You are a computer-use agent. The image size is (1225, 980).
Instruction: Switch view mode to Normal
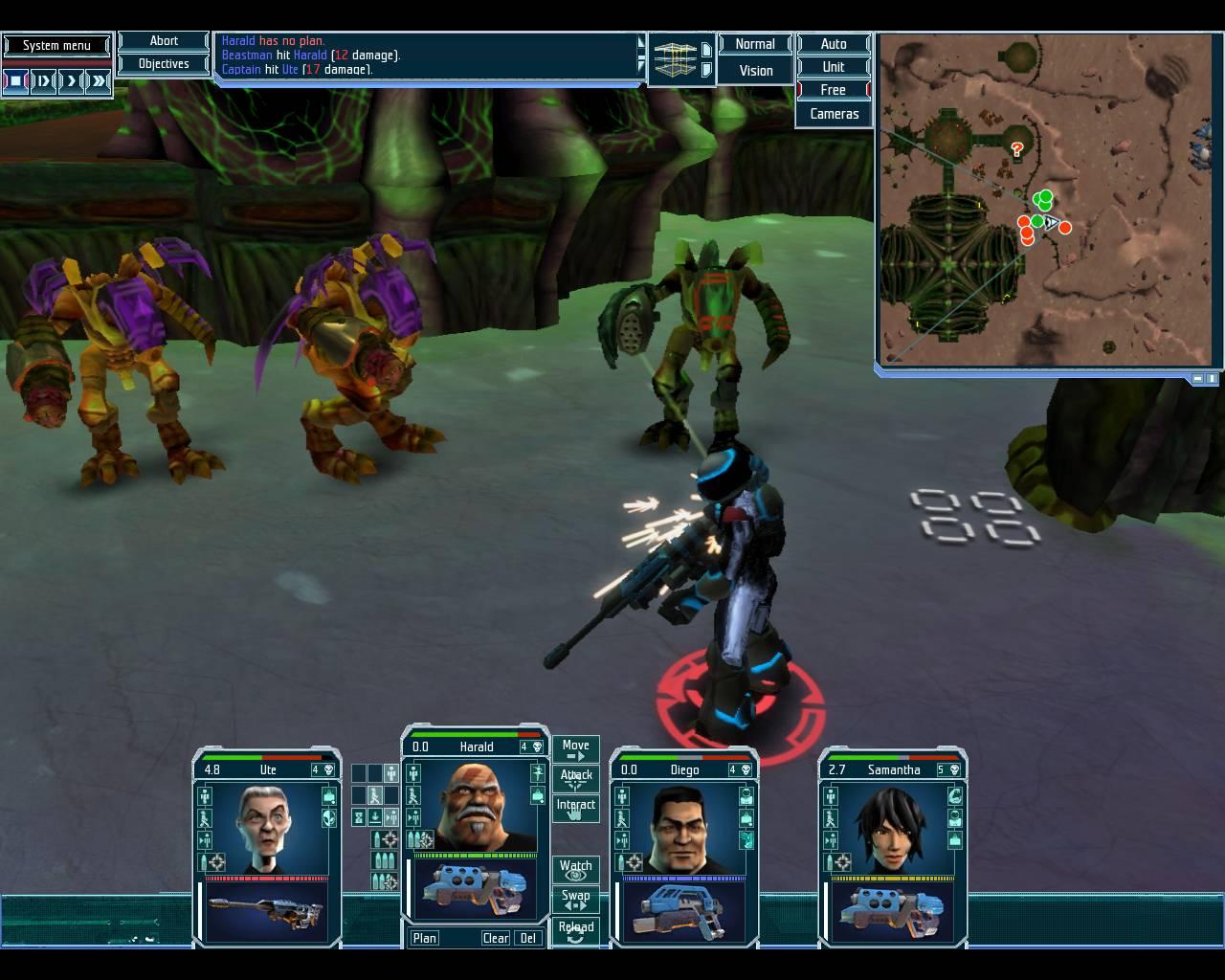[754, 44]
